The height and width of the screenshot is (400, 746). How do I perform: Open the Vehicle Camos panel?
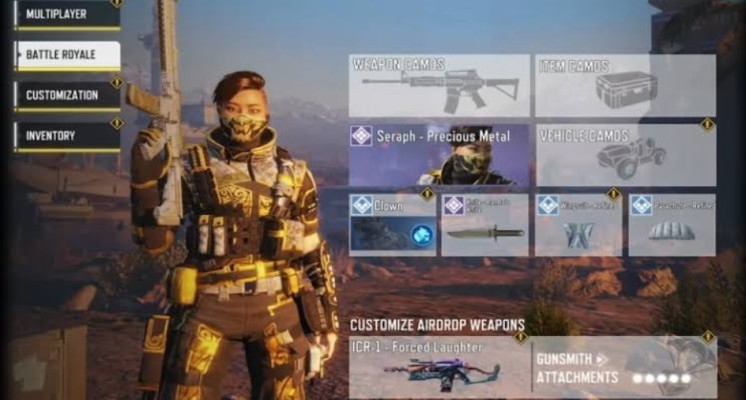pos(625,155)
